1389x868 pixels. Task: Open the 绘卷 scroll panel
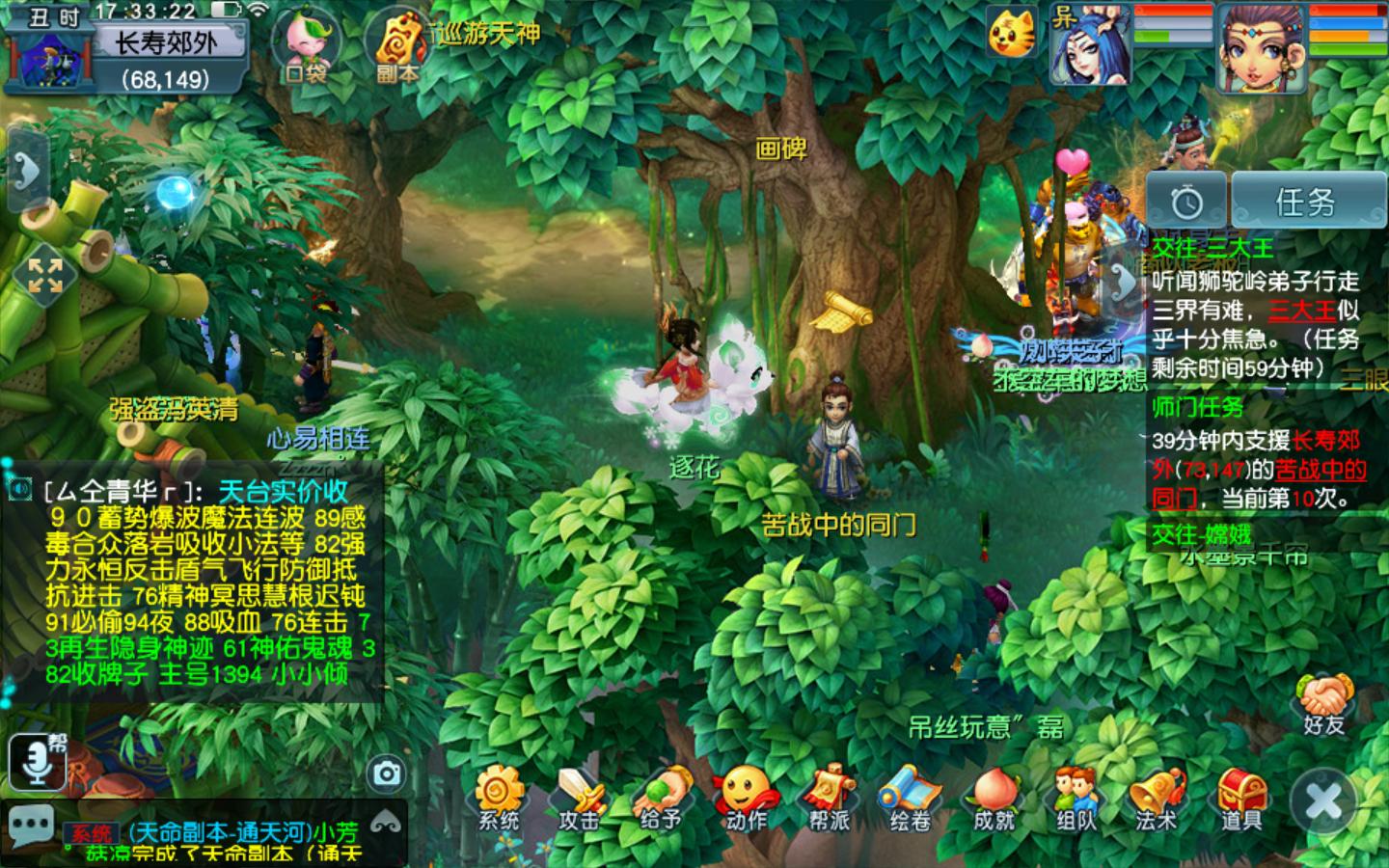coord(911,798)
